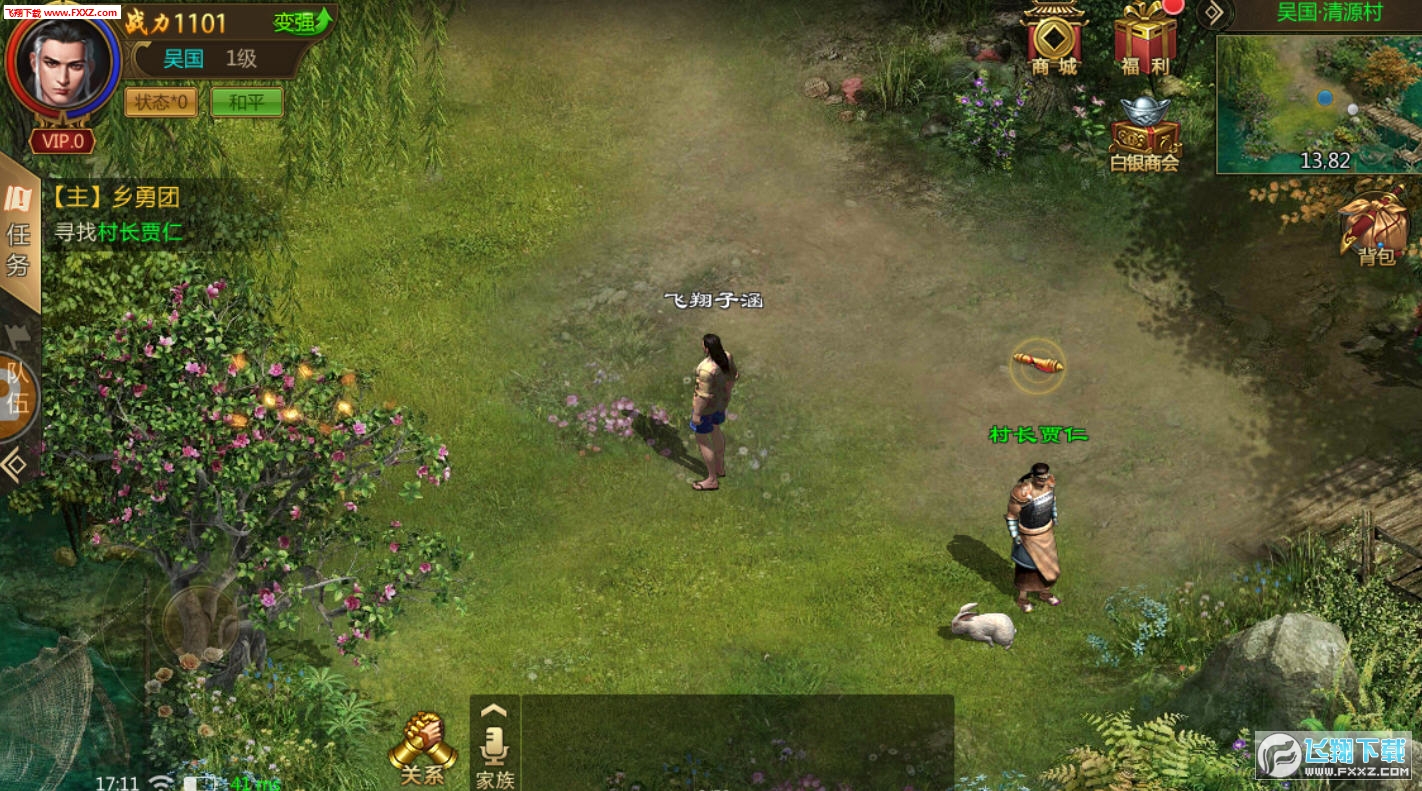The height and width of the screenshot is (791, 1422).
Task: Open the VIP.0 badge
Action: click(x=63, y=141)
